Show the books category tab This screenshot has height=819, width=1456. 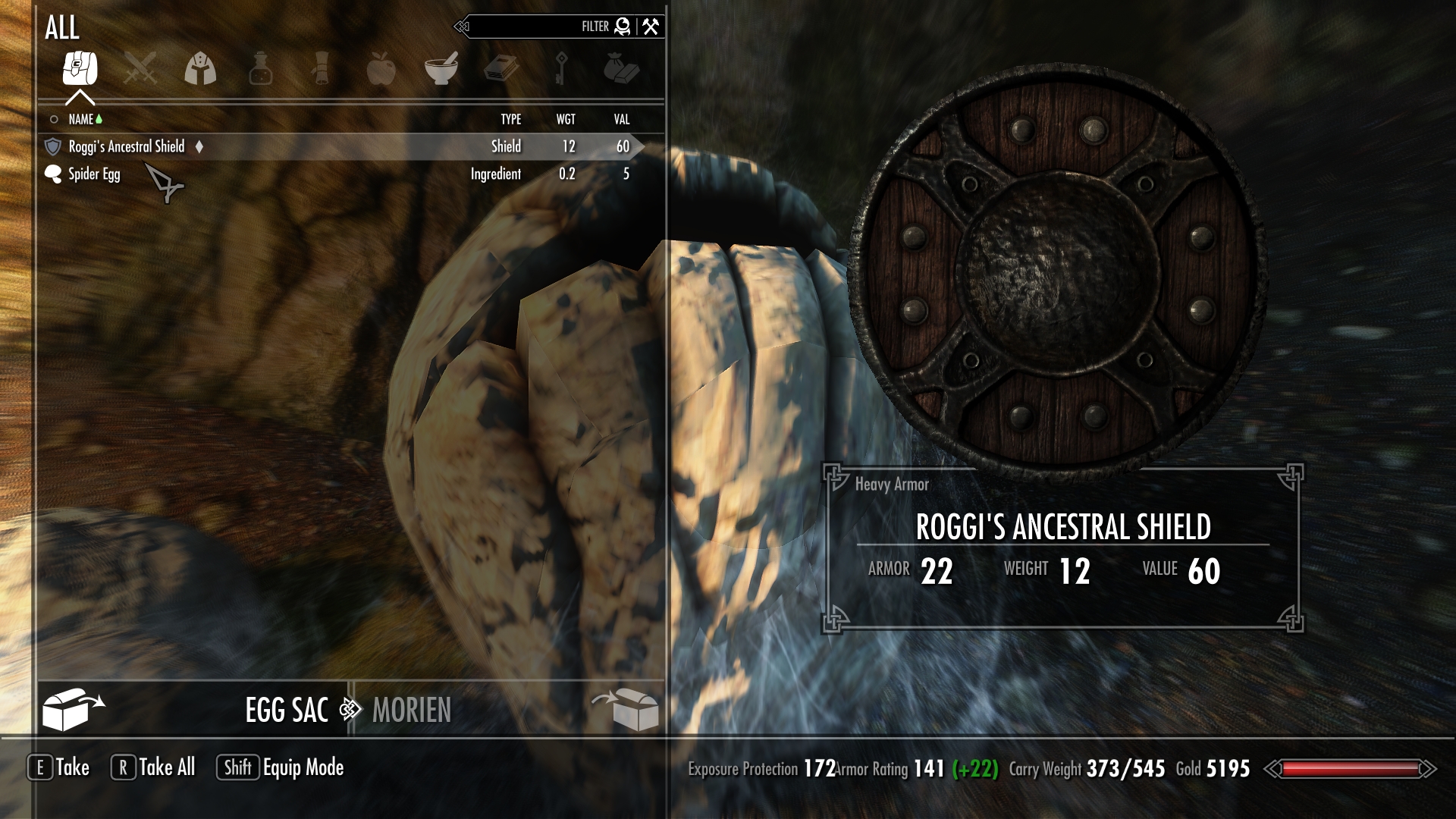point(500,70)
